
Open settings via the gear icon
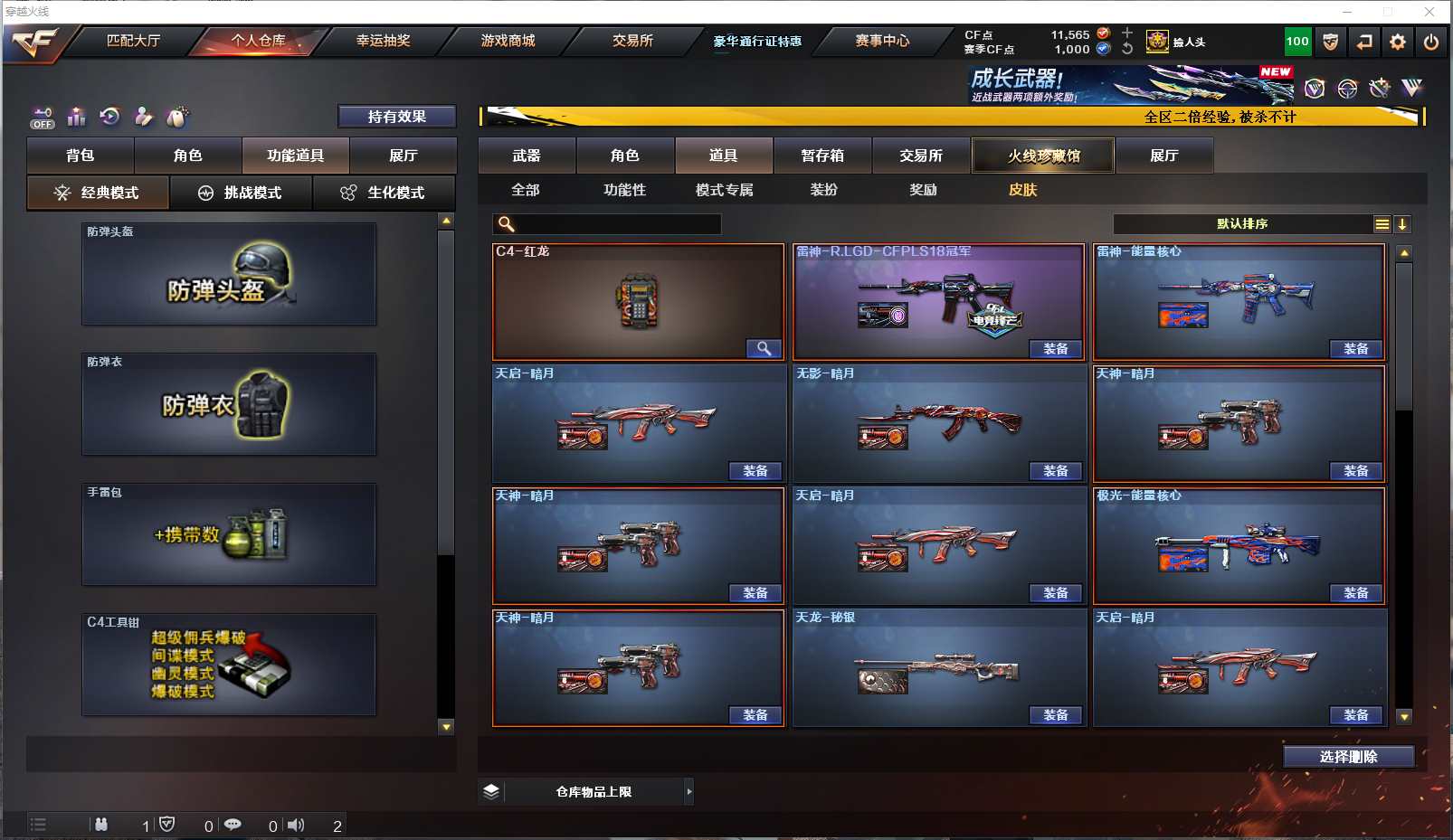1398,42
